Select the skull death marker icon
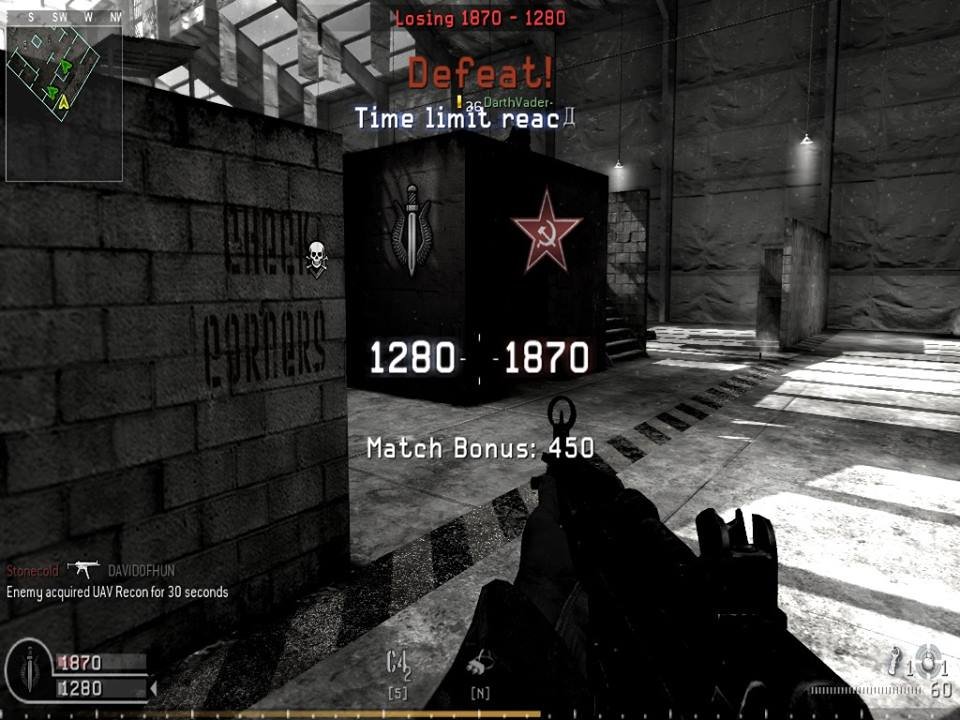The height and width of the screenshot is (720, 960). pyautogui.click(x=317, y=258)
